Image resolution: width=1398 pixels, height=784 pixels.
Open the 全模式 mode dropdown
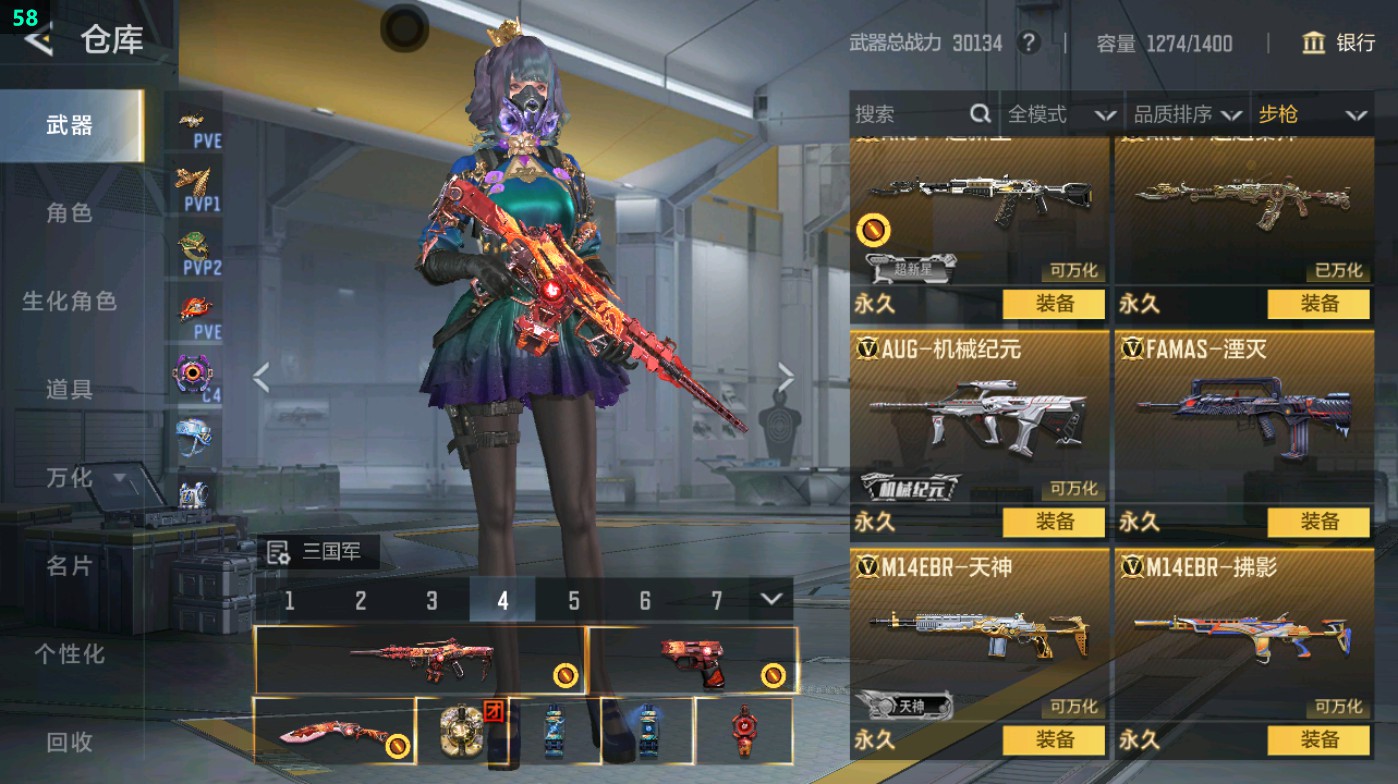[x=1060, y=115]
